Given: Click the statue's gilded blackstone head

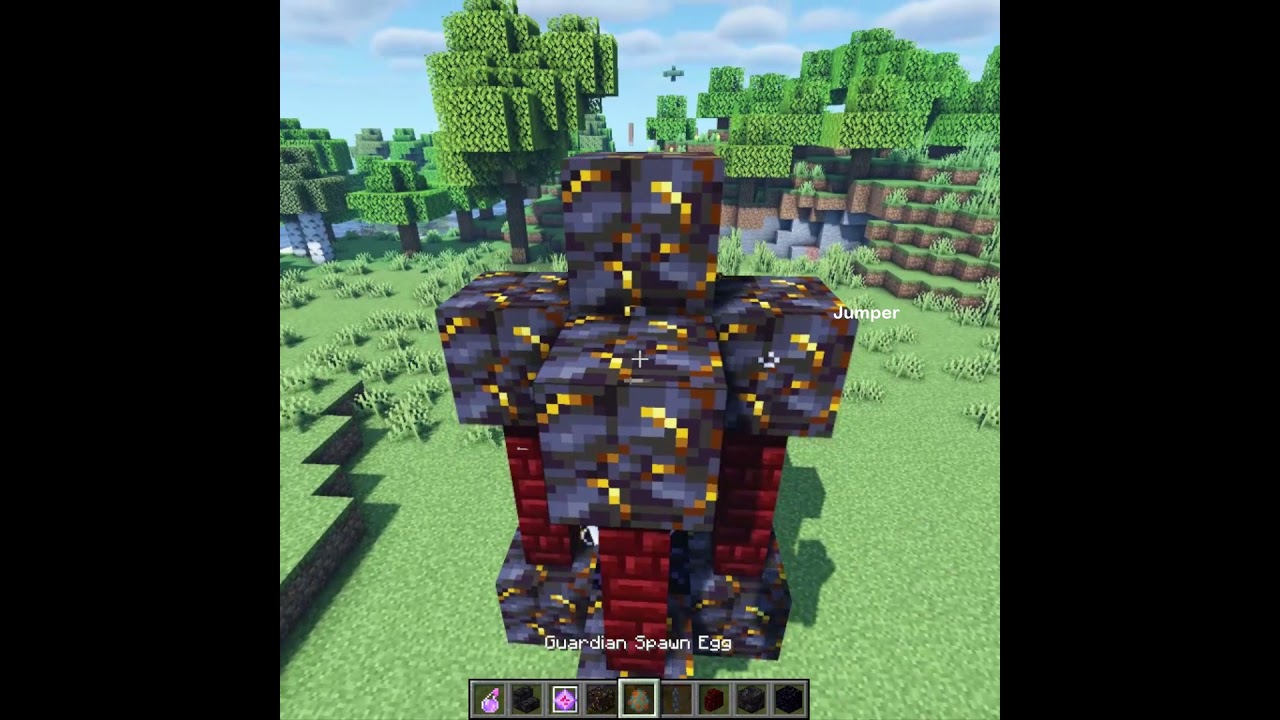Looking at the screenshot, I should point(640,220).
